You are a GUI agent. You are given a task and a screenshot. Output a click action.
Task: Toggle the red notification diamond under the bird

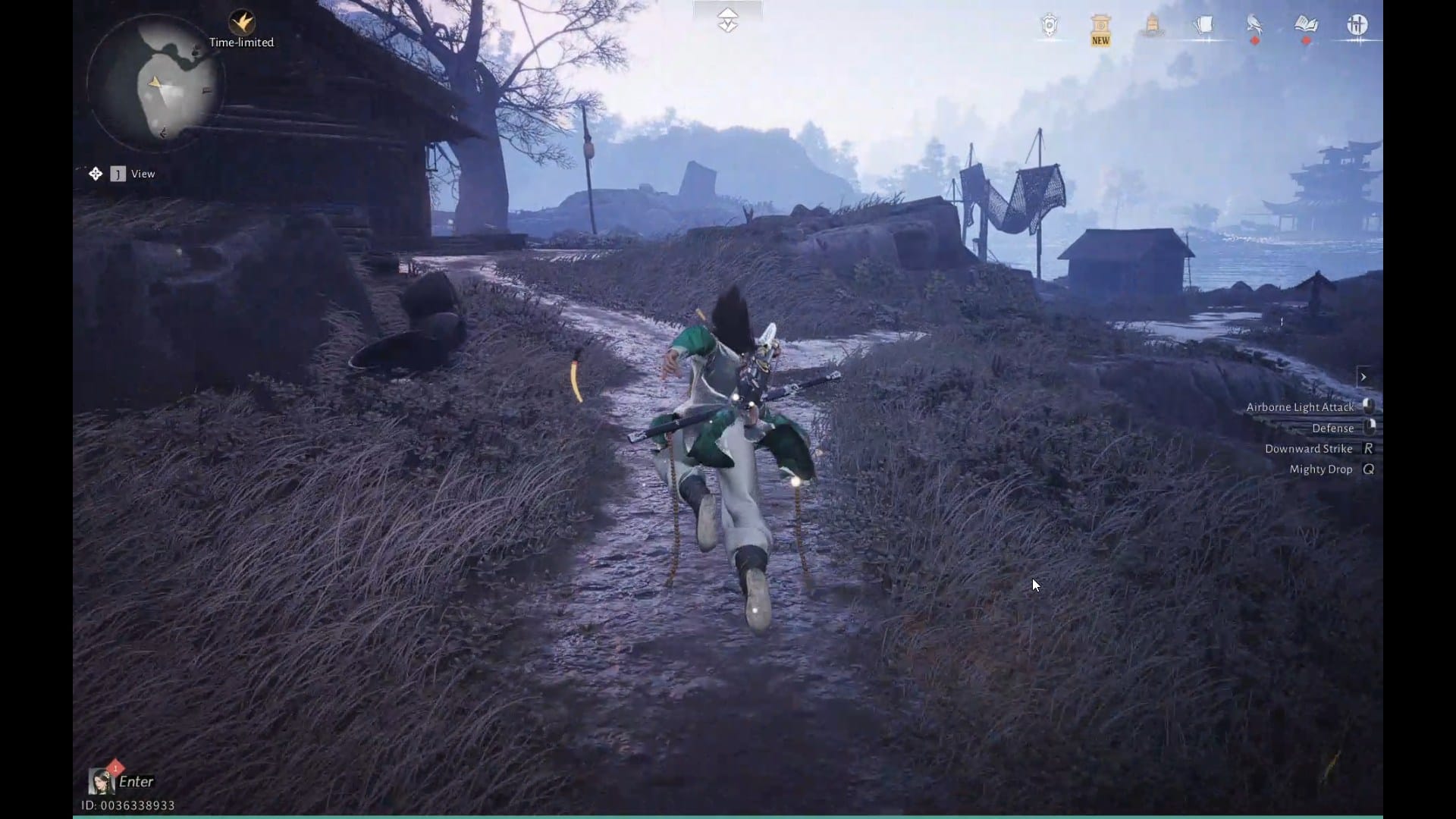coord(1255,39)
